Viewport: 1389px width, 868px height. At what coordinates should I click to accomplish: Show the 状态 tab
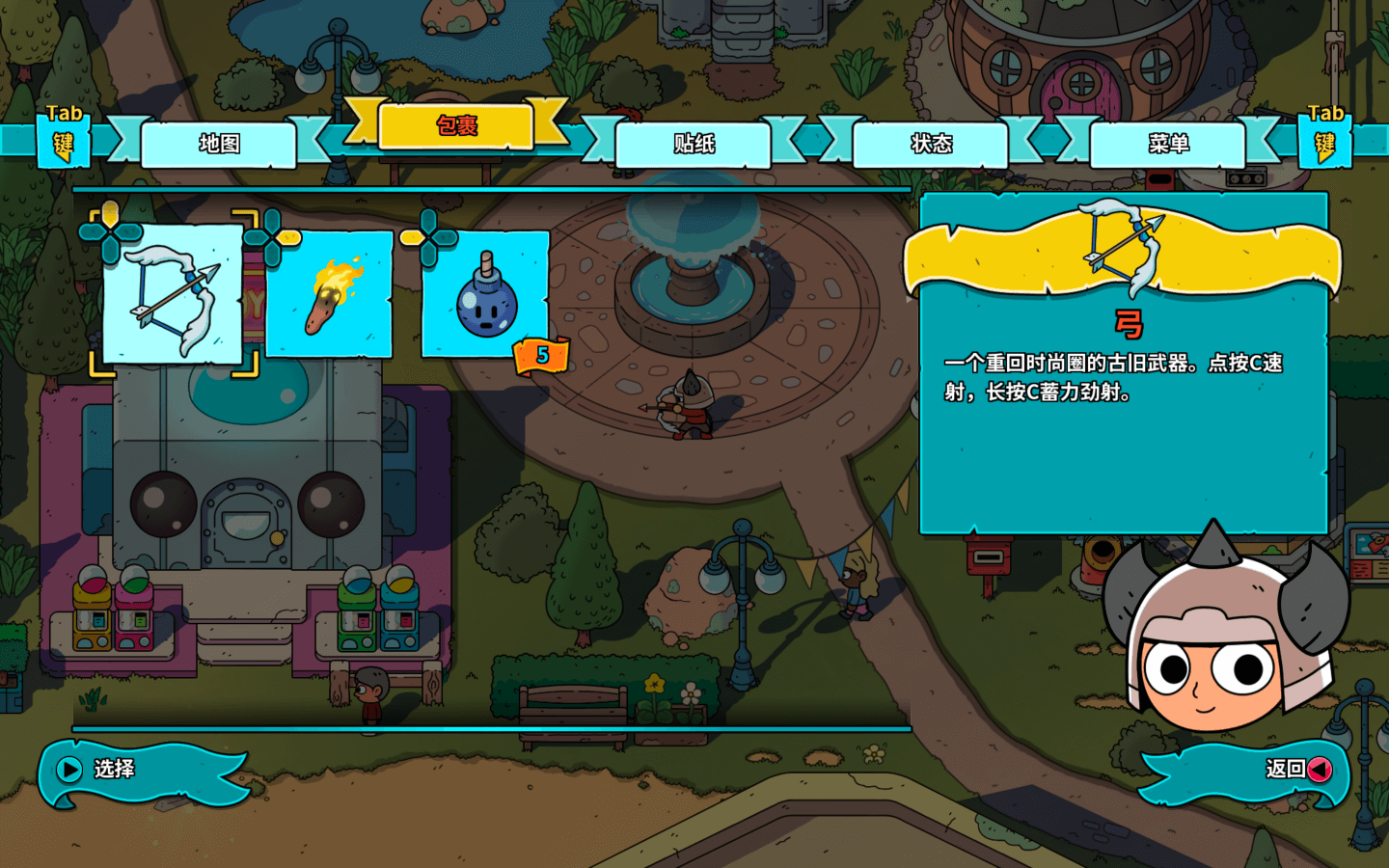coord(931,145)
